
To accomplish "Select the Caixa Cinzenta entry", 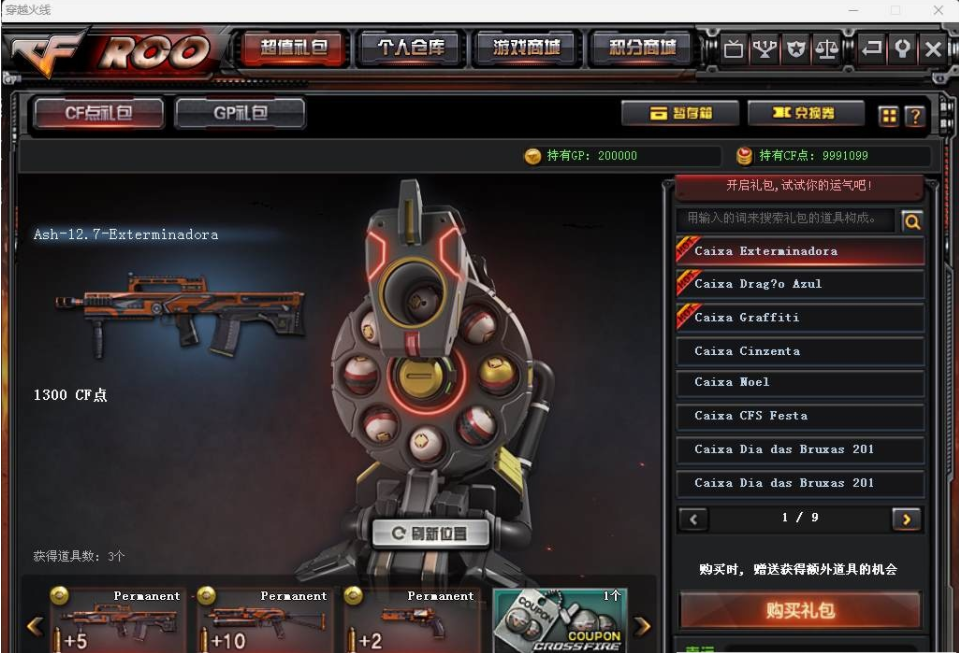I will [x=800, y=351].
